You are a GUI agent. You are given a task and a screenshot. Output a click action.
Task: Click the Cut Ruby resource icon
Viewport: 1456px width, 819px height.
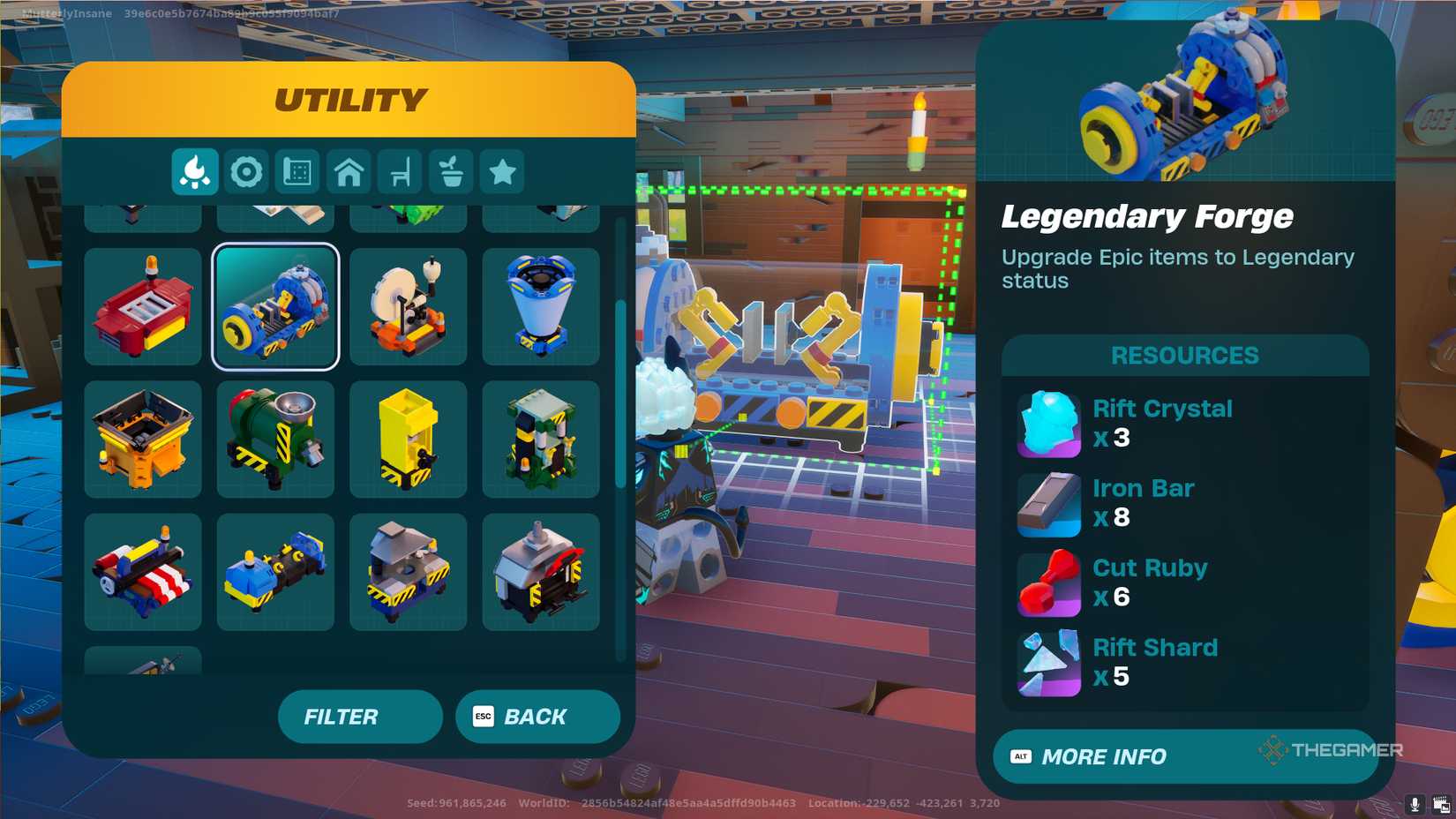click(x=1048, y=583)
